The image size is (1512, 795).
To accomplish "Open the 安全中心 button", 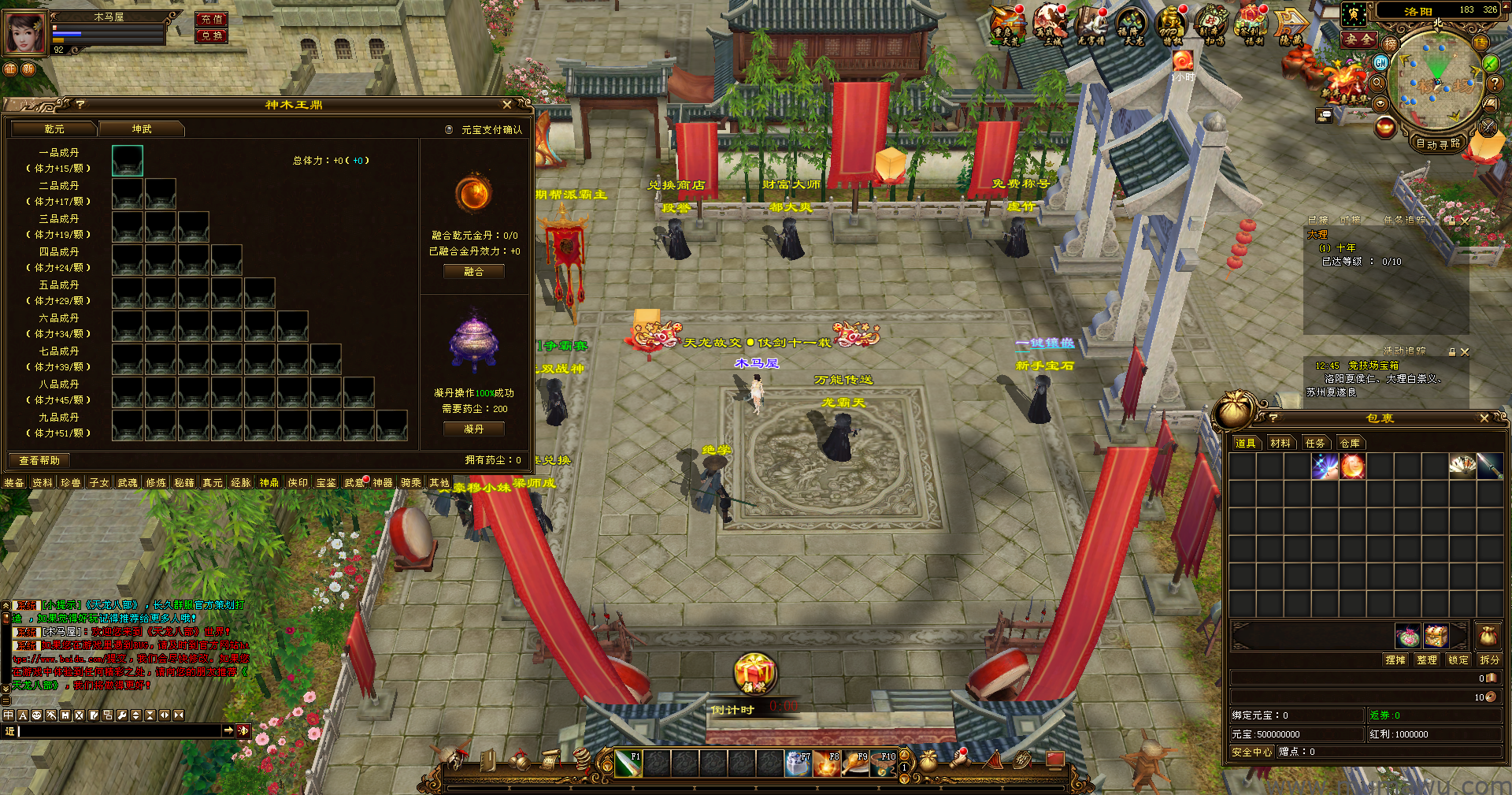I will pyautogui.click(x=1251, y=752).
